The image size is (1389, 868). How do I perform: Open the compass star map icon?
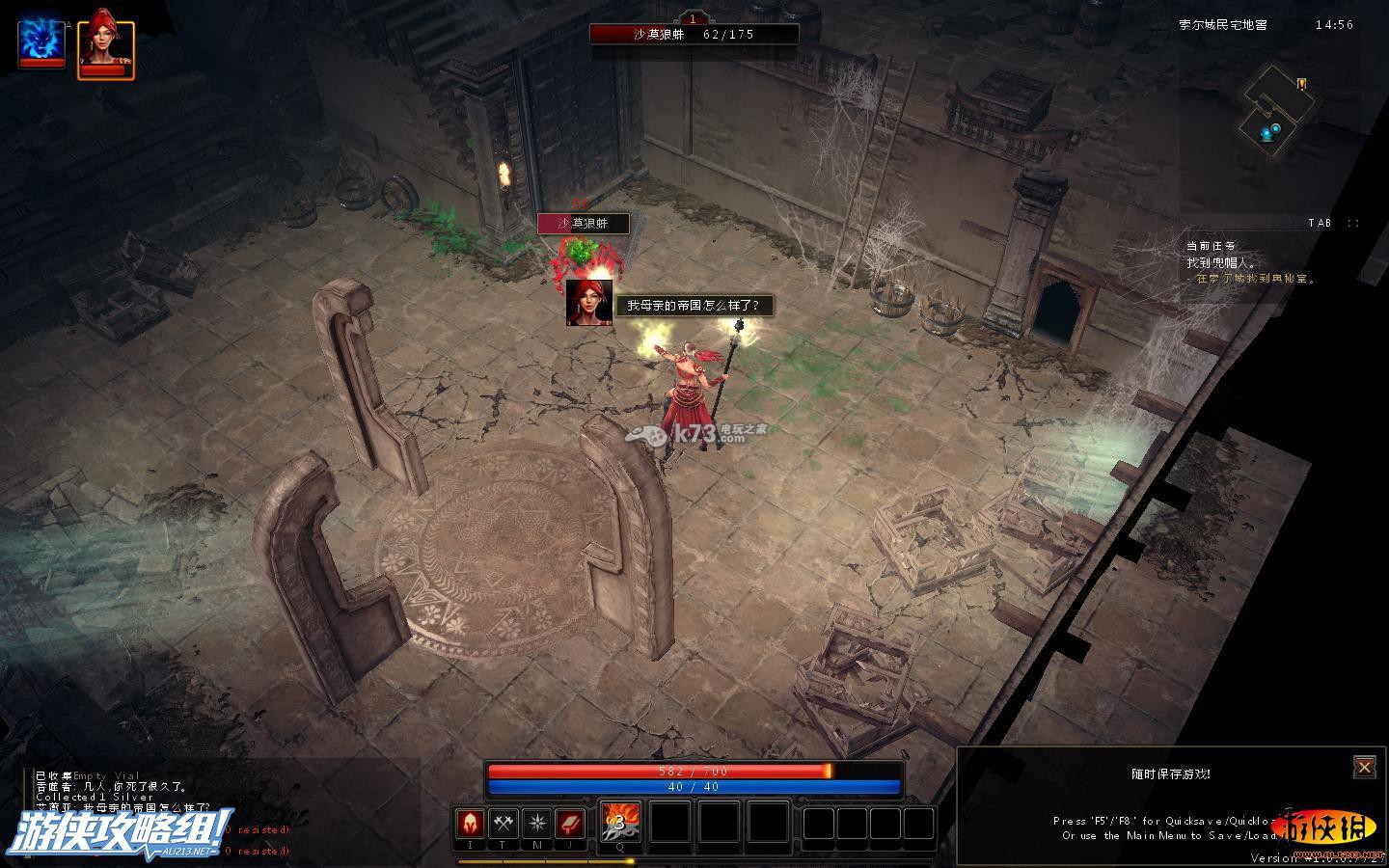point(537,824)
